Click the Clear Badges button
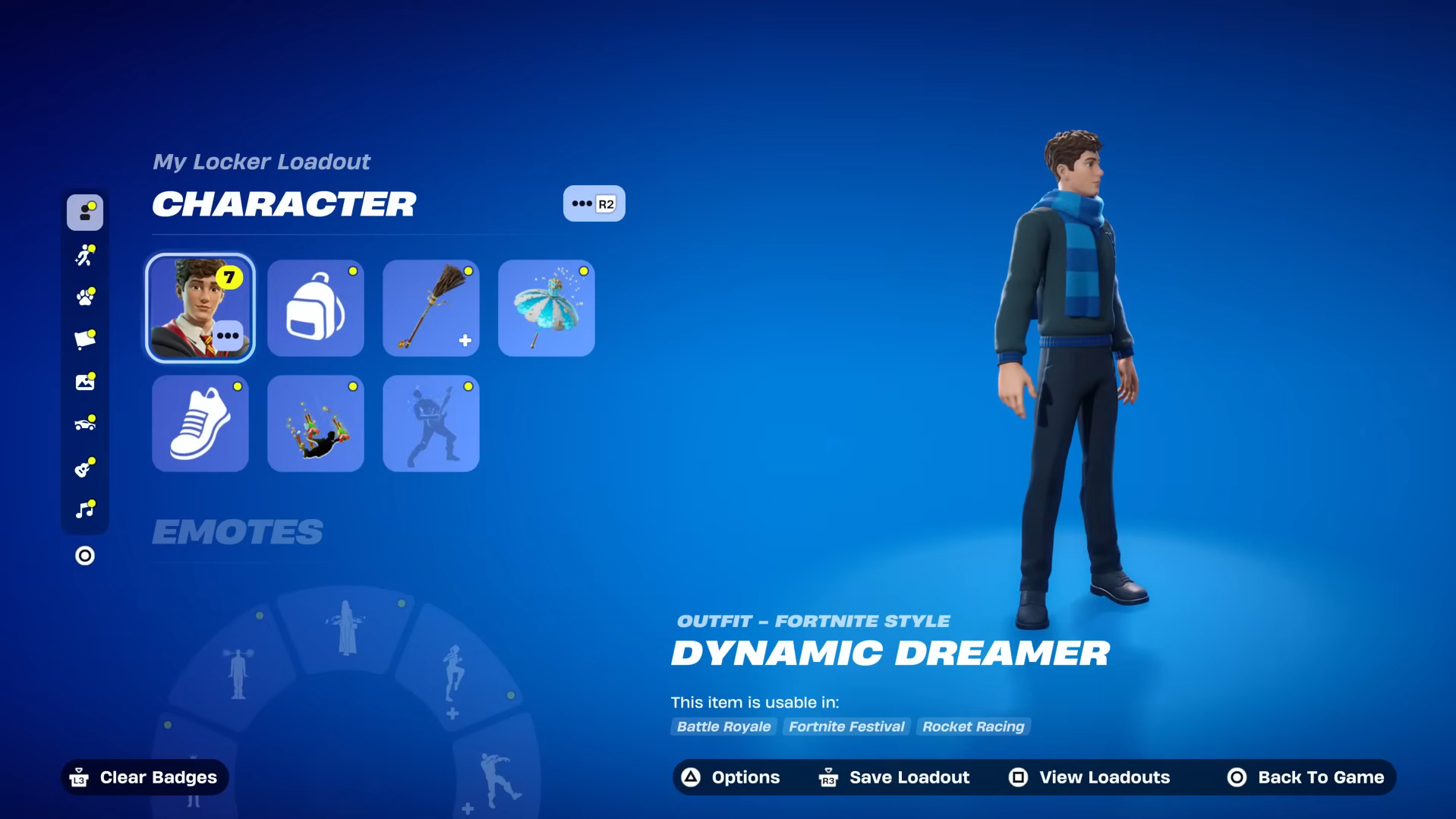 [x=144, y=777]
